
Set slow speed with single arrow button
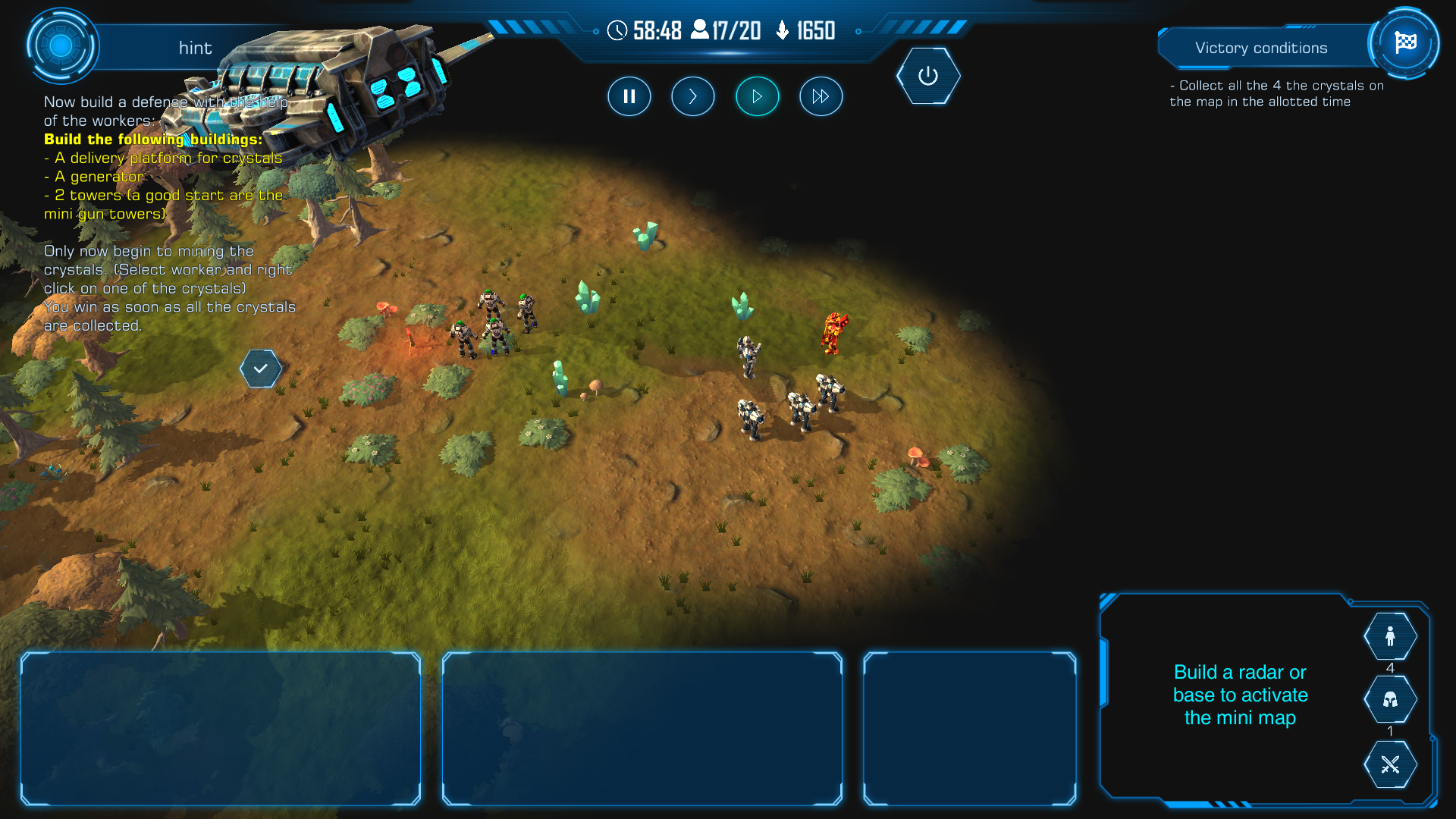point(692,96)
